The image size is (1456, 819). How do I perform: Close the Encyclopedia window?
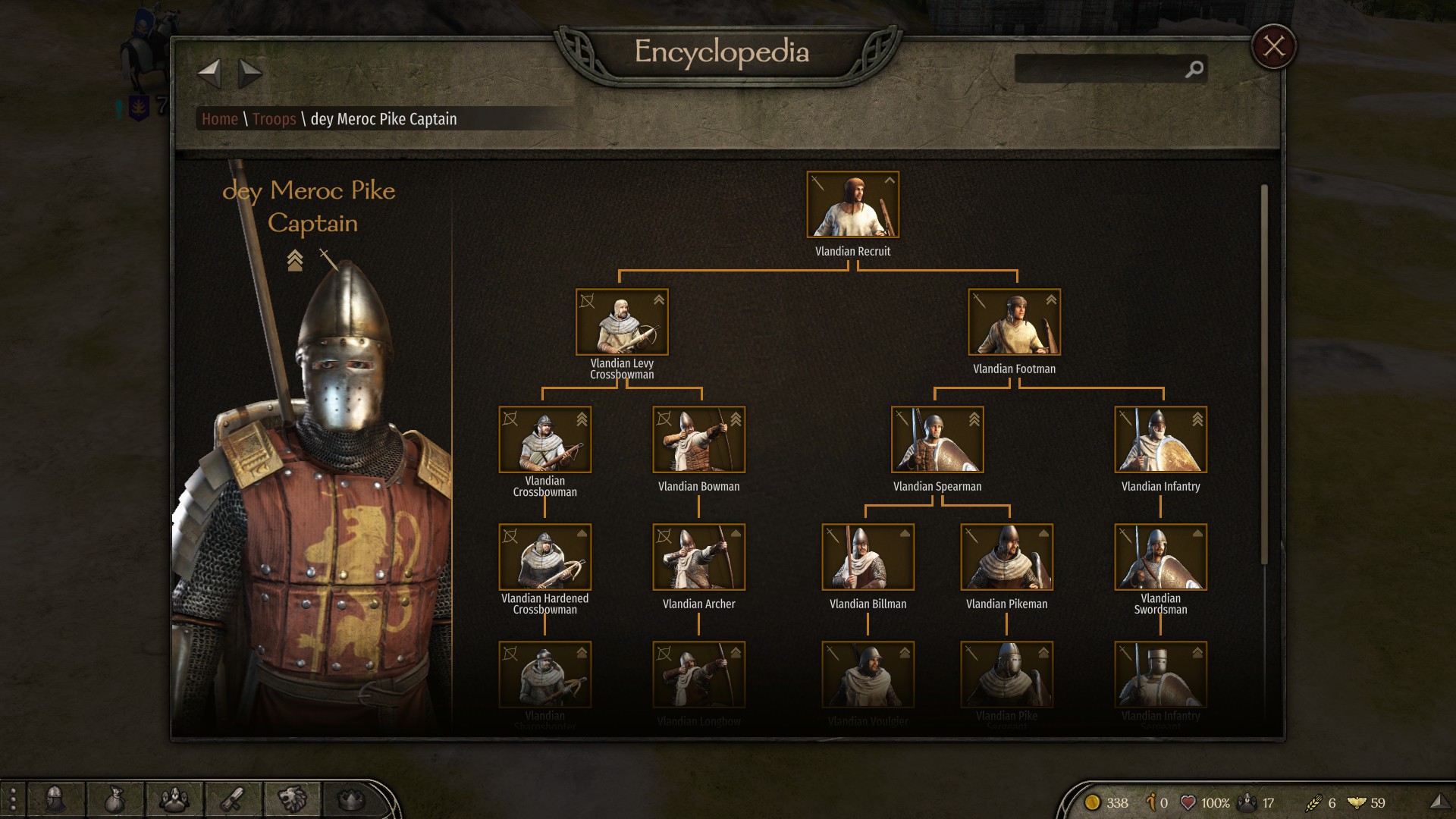1274,46
